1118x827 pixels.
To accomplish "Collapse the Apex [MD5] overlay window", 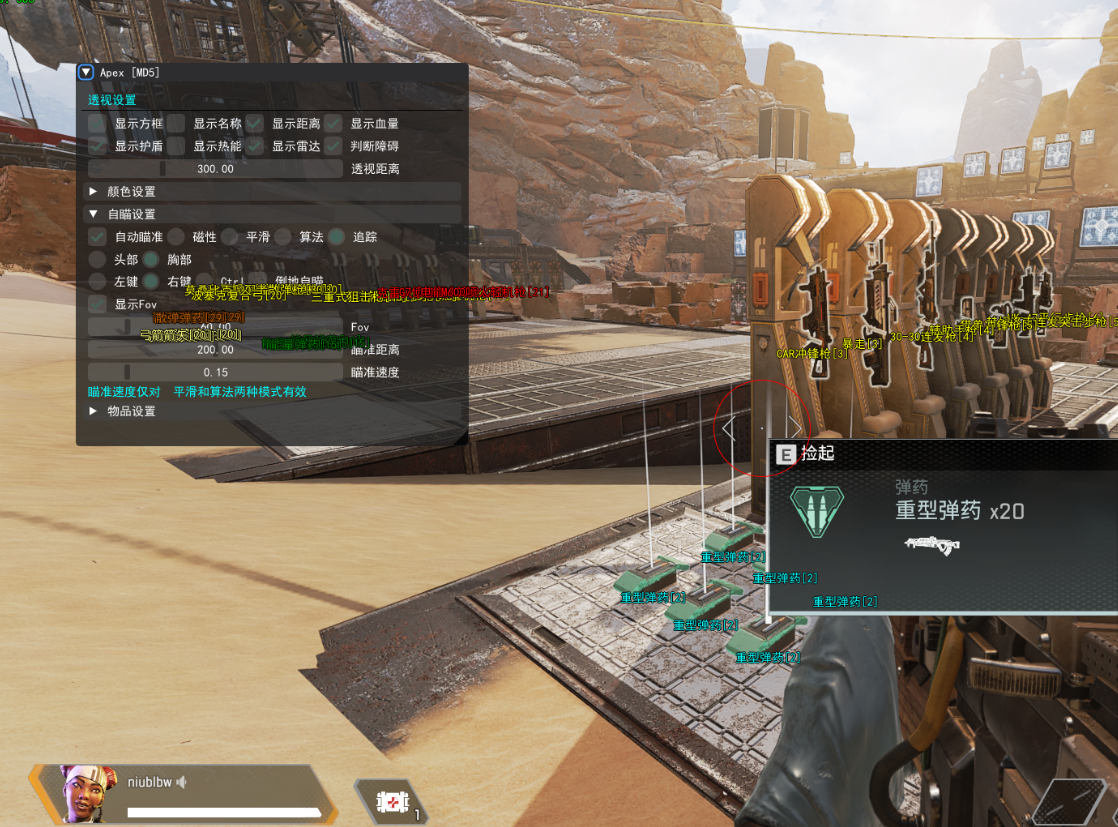I will tap(86, 72).
